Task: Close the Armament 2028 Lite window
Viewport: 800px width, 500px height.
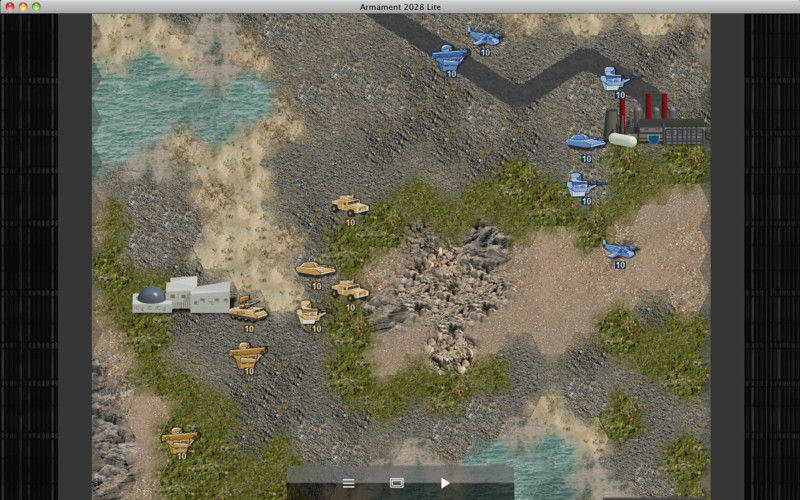Action: 9,7
